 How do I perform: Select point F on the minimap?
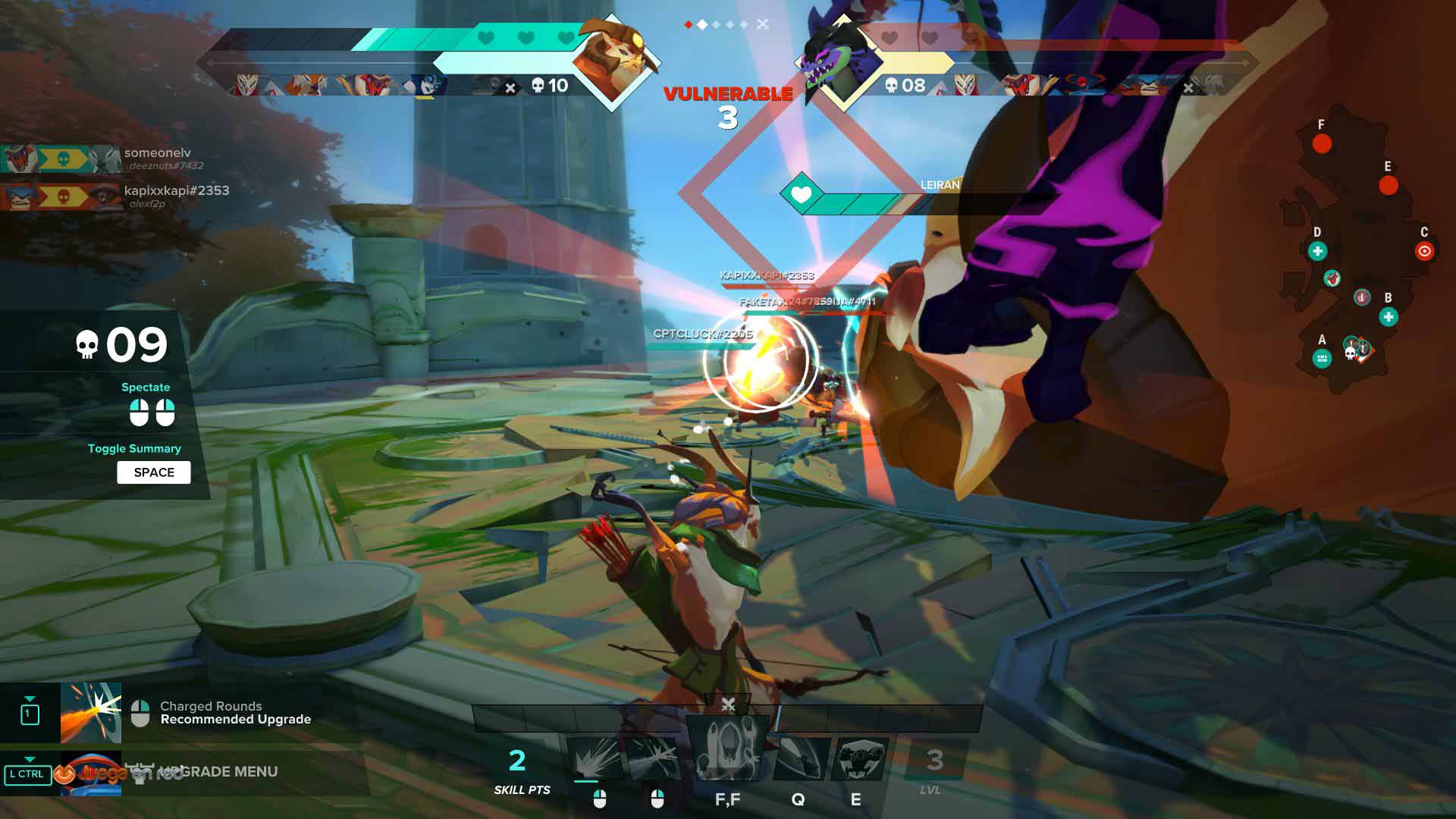(1322, 143)
